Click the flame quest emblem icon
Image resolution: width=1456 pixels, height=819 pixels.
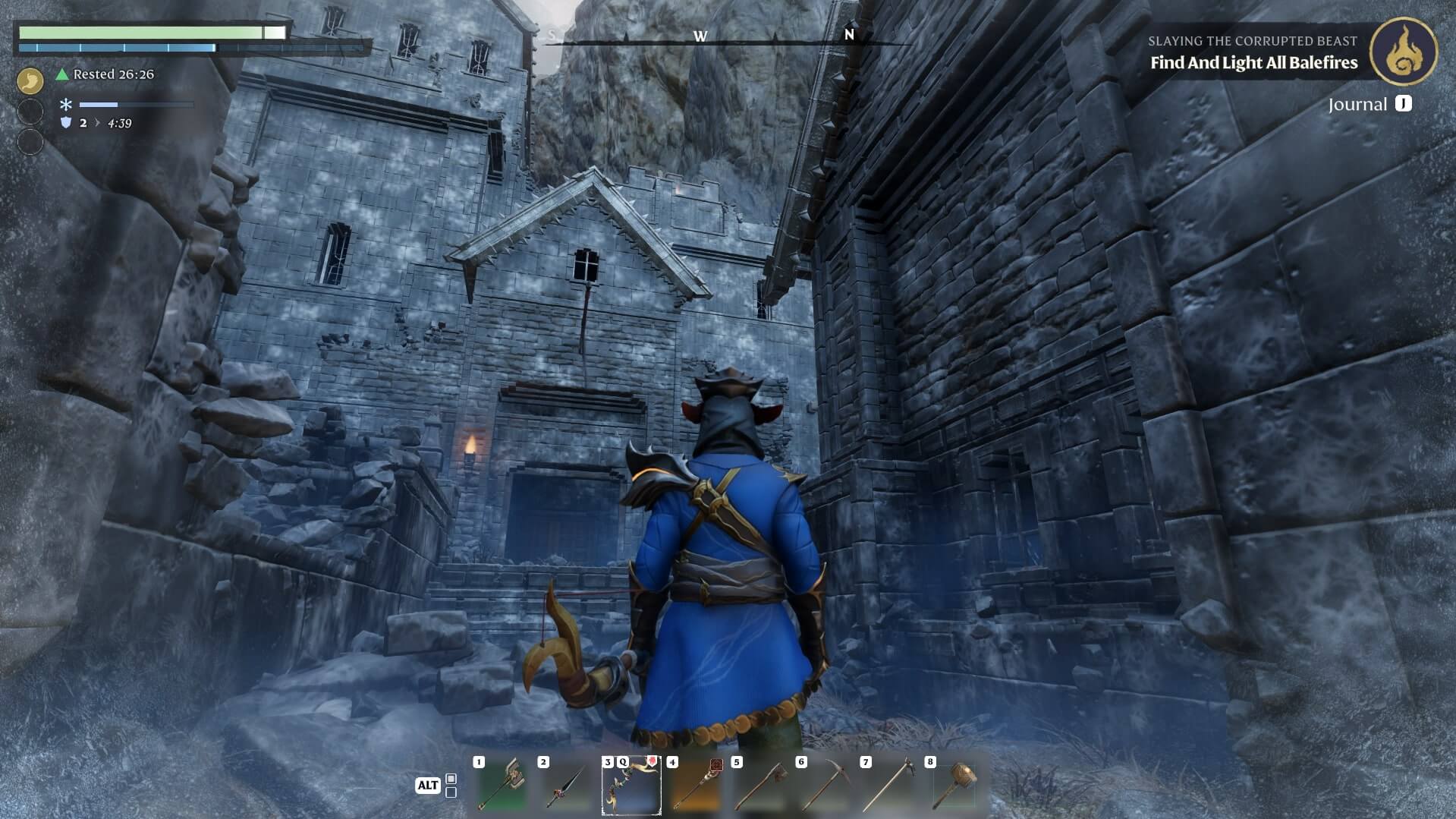click(1403, 52)
